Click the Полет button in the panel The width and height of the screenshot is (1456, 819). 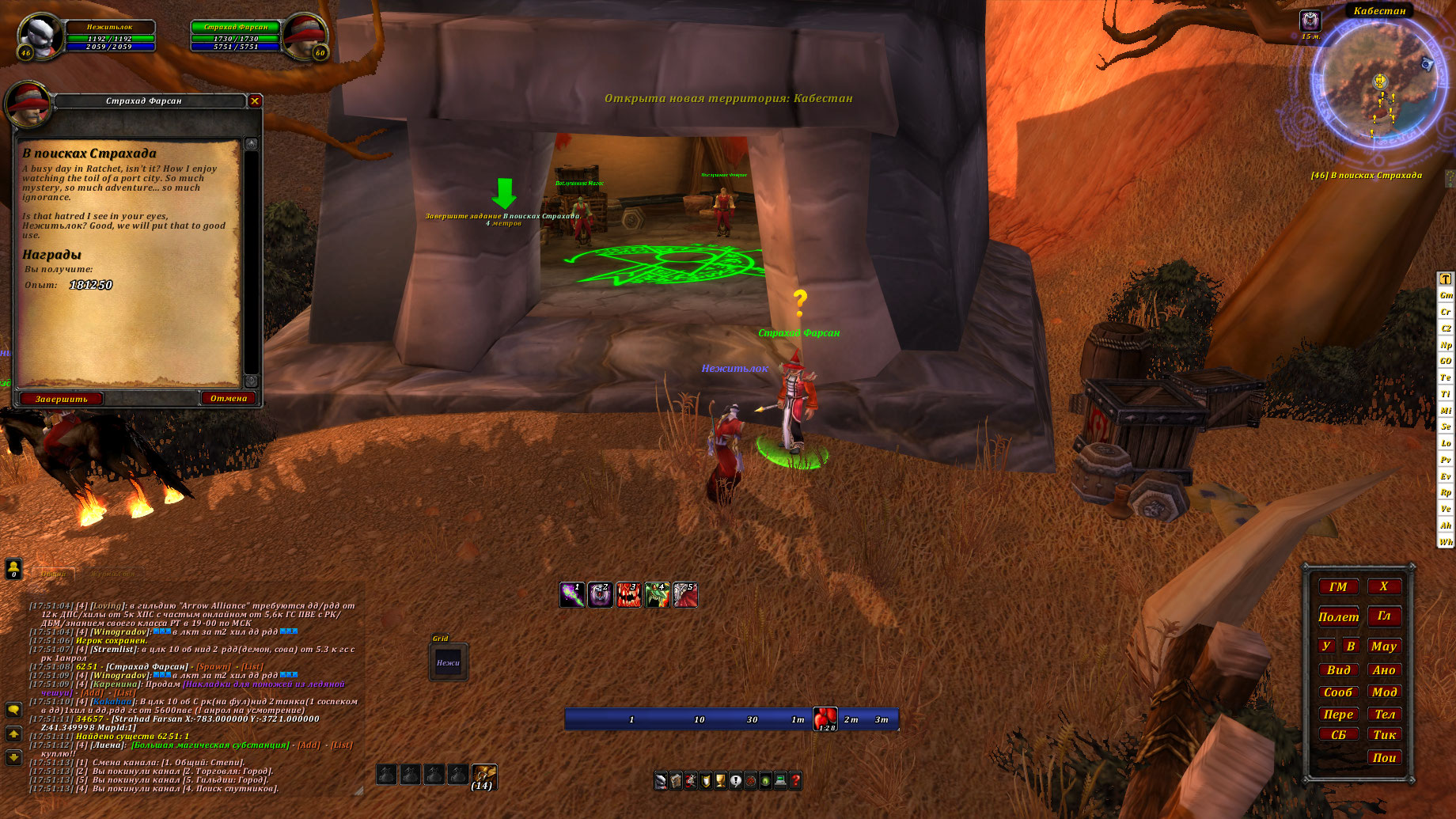coord(1338,616)
